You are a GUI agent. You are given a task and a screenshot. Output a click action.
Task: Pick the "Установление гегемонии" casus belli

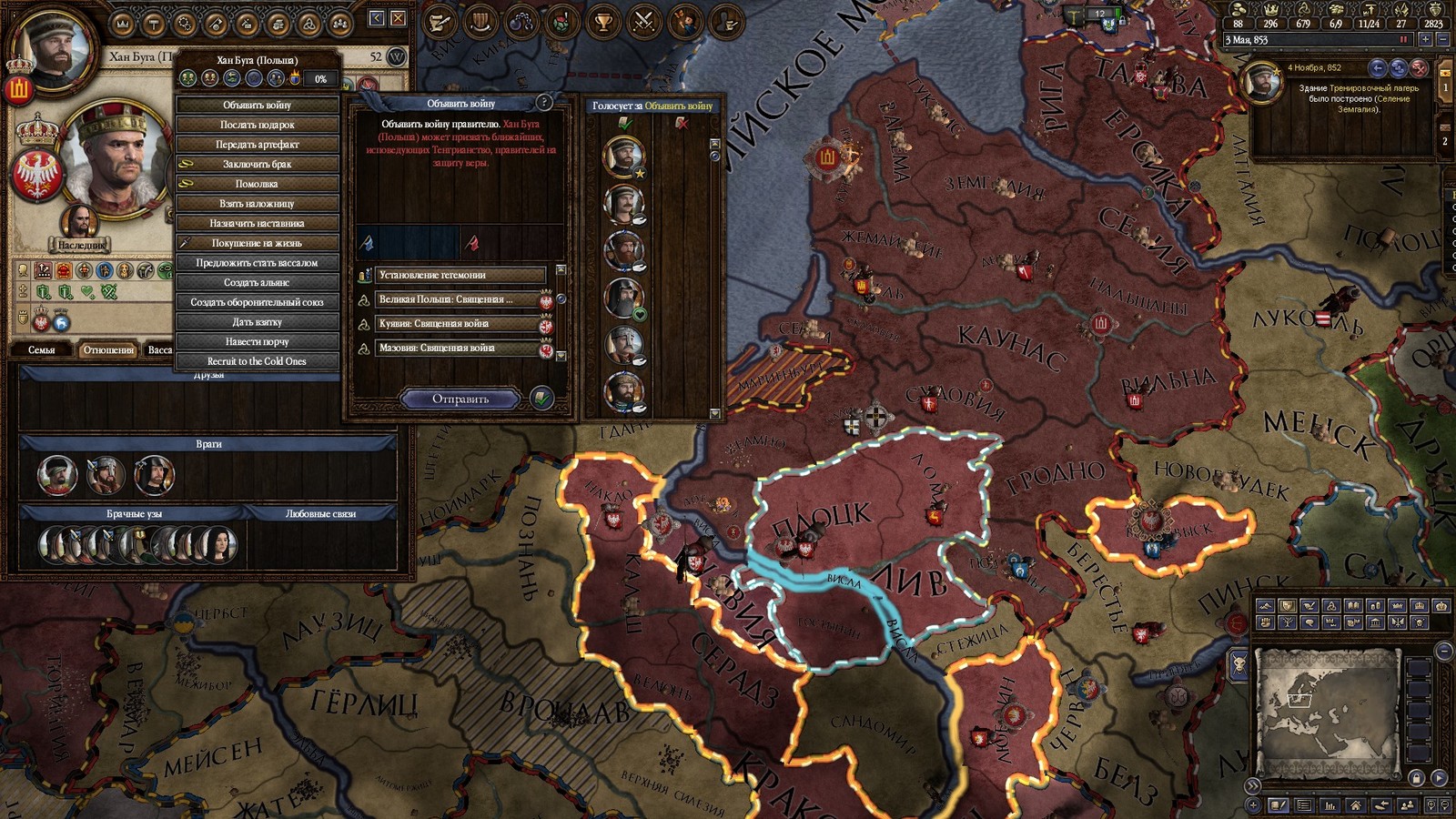[x=460, y=275]
